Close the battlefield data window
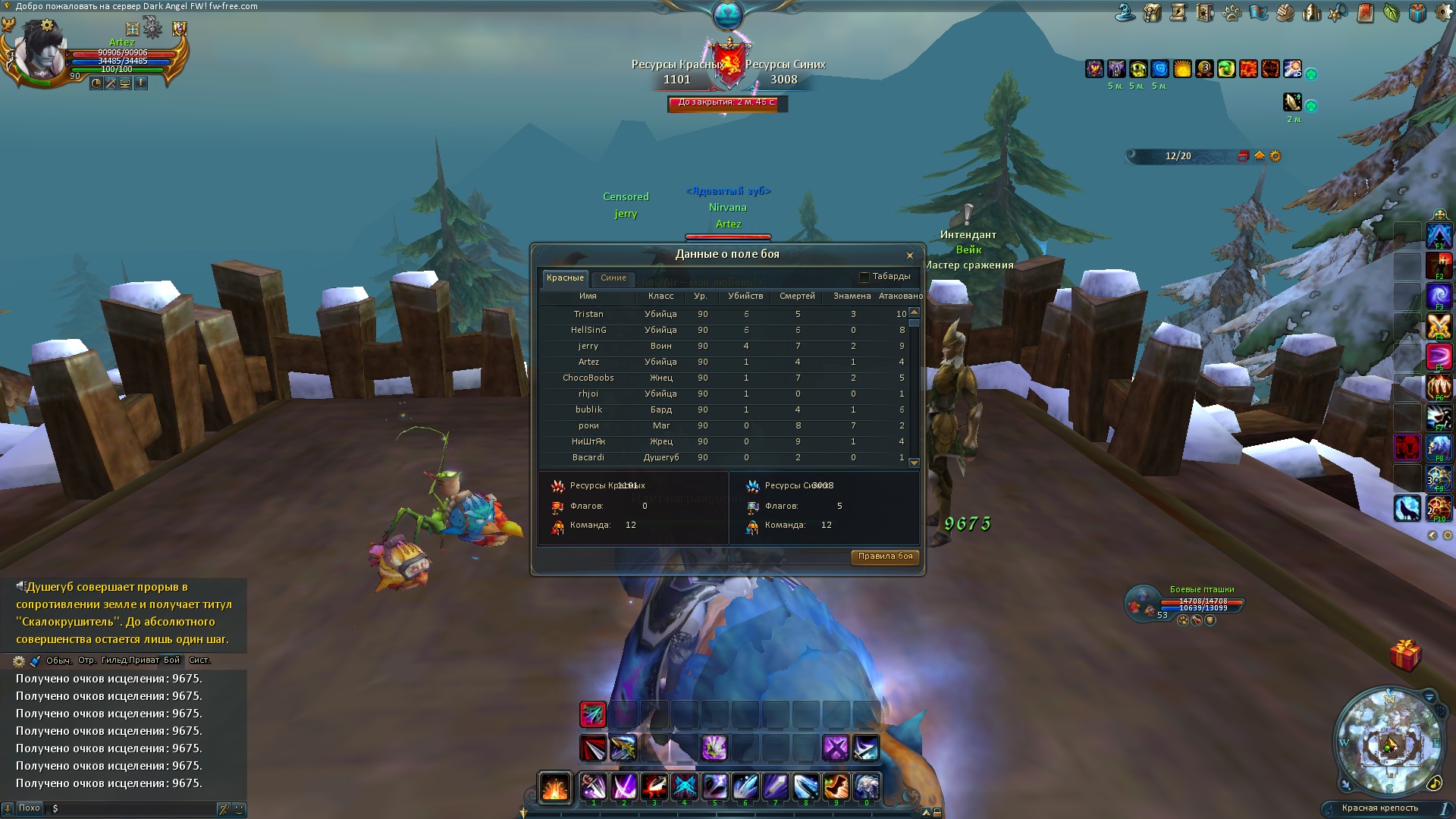The width and height of the screenshot is (1456, 819). 909,256
